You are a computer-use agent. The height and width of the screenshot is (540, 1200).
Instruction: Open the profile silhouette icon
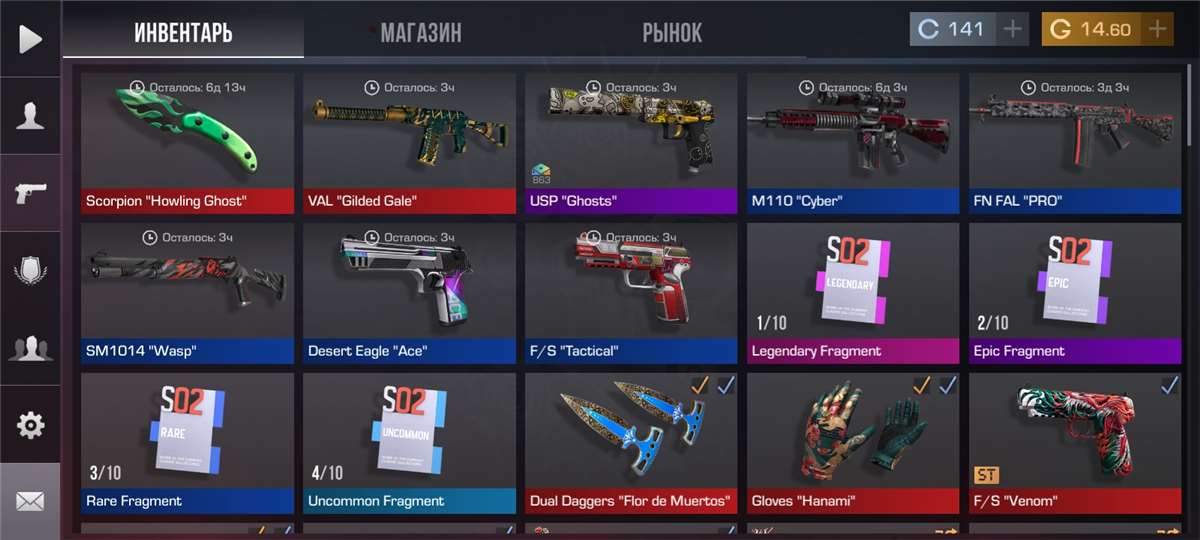tap(30, 116)
